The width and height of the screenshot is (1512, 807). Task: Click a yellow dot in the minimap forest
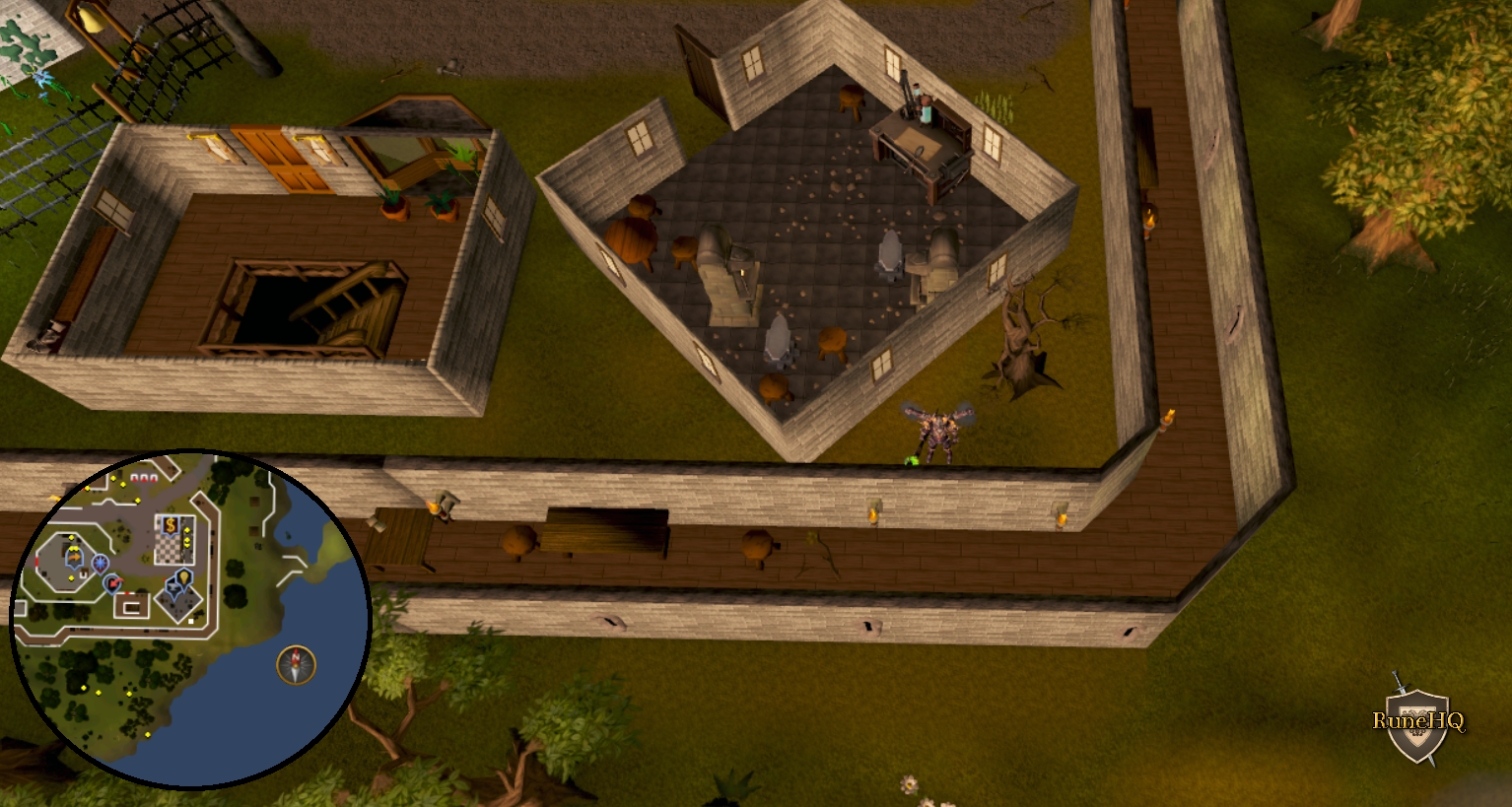pyautogui.click(x=84, y=688)
